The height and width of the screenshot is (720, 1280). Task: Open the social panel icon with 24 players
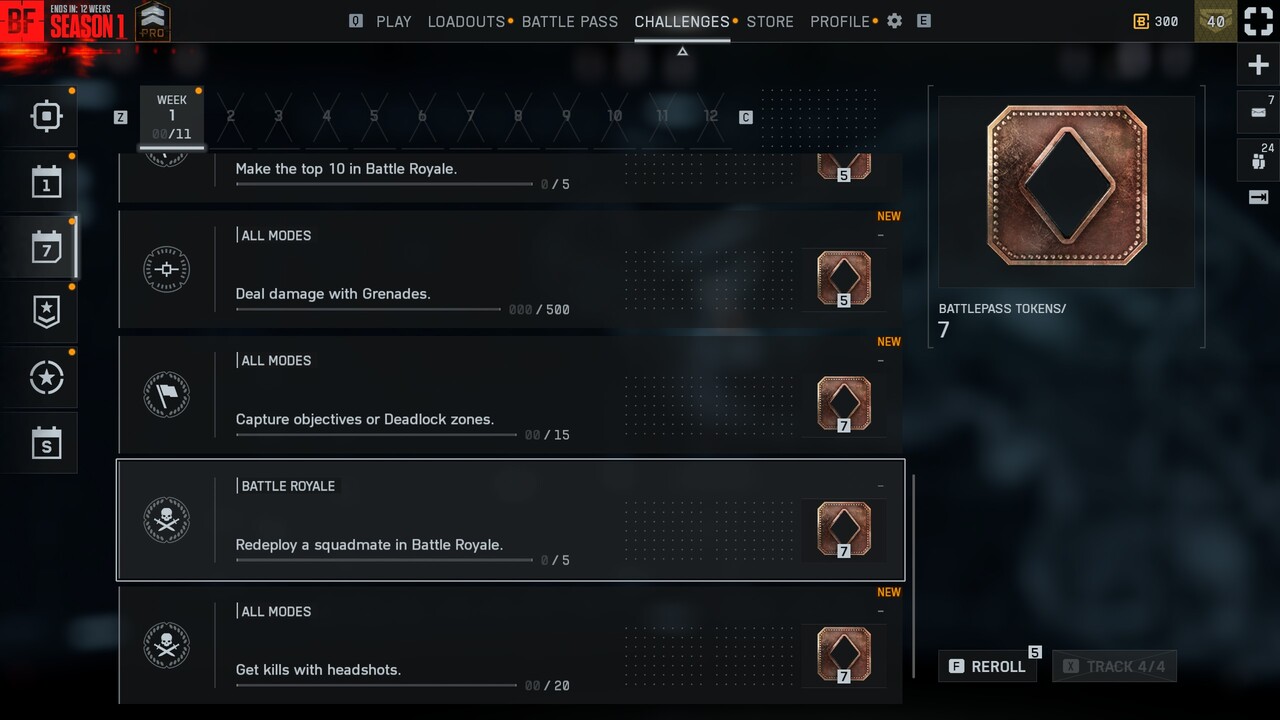(x=1257, y=158)
